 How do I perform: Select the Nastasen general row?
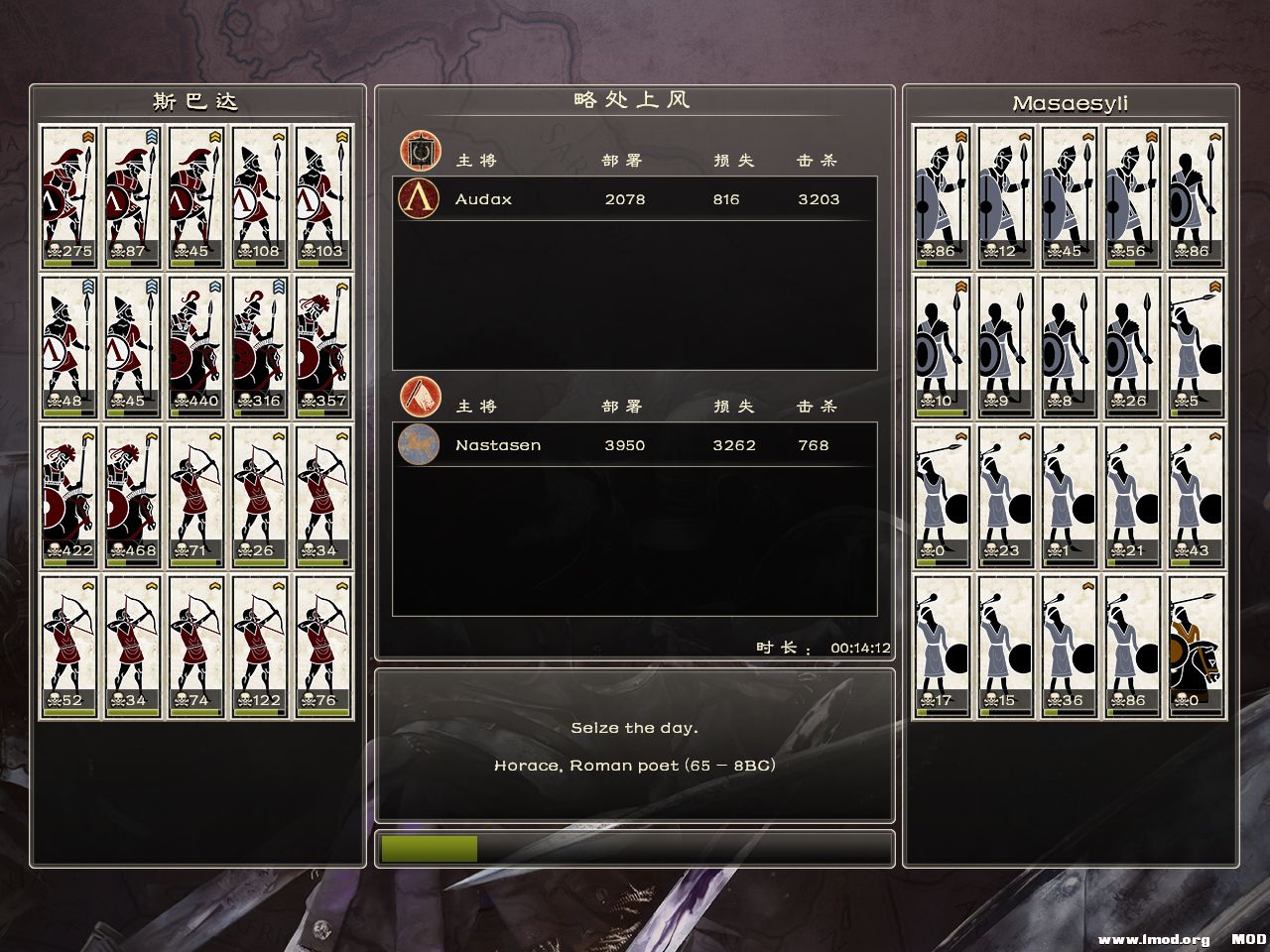coord(635,445)
